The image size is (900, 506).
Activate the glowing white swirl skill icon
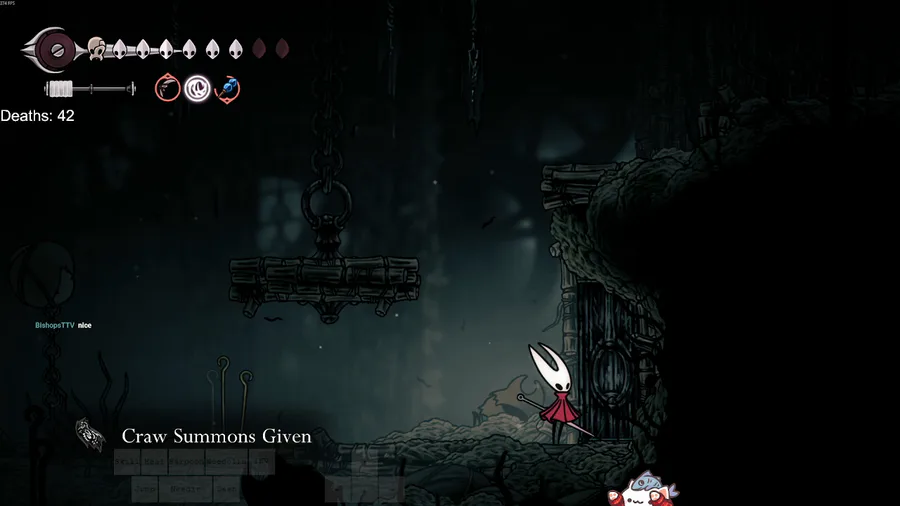(197, 89)
